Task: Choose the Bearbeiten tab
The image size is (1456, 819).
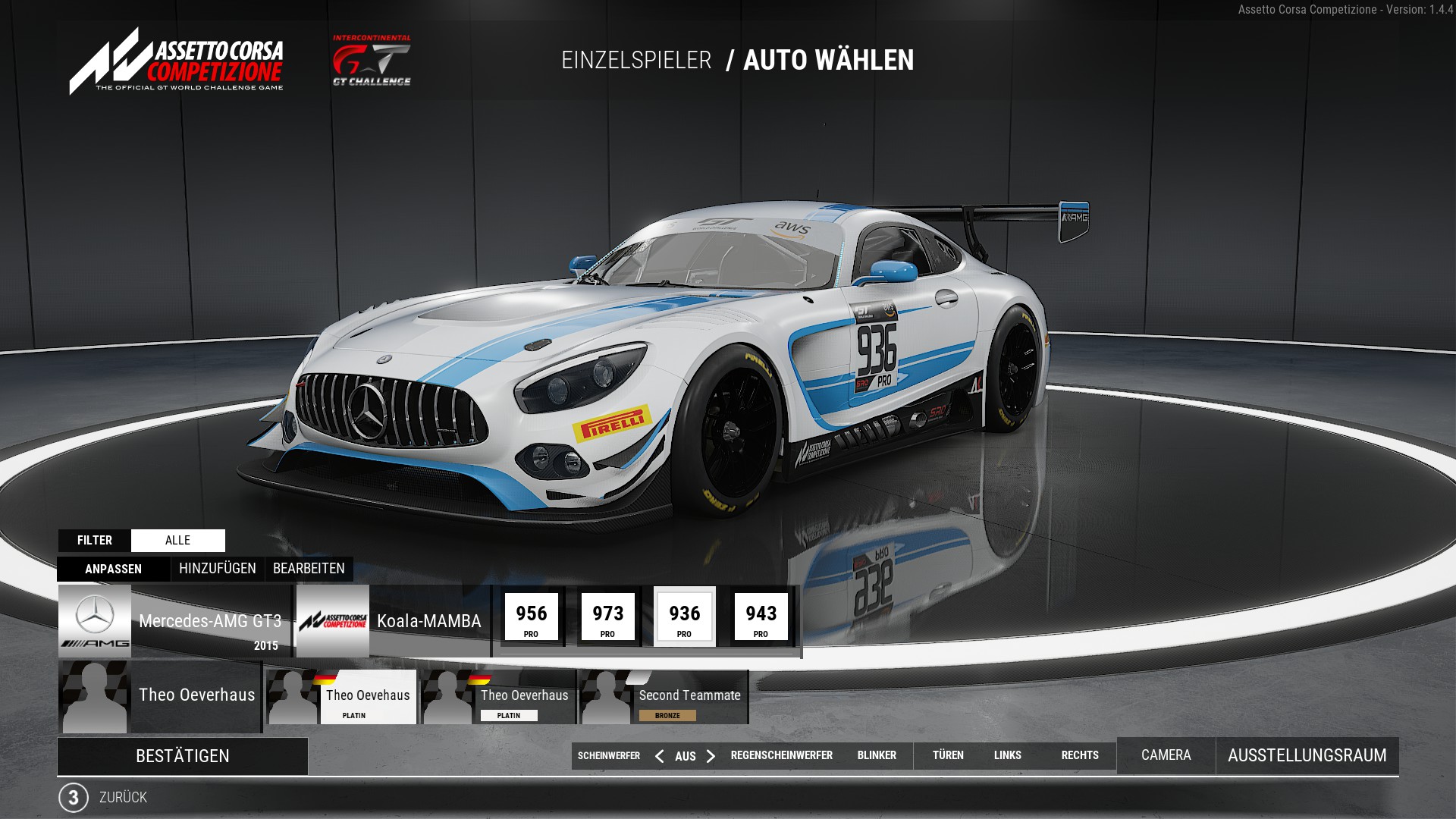Action: click(309, 569)
